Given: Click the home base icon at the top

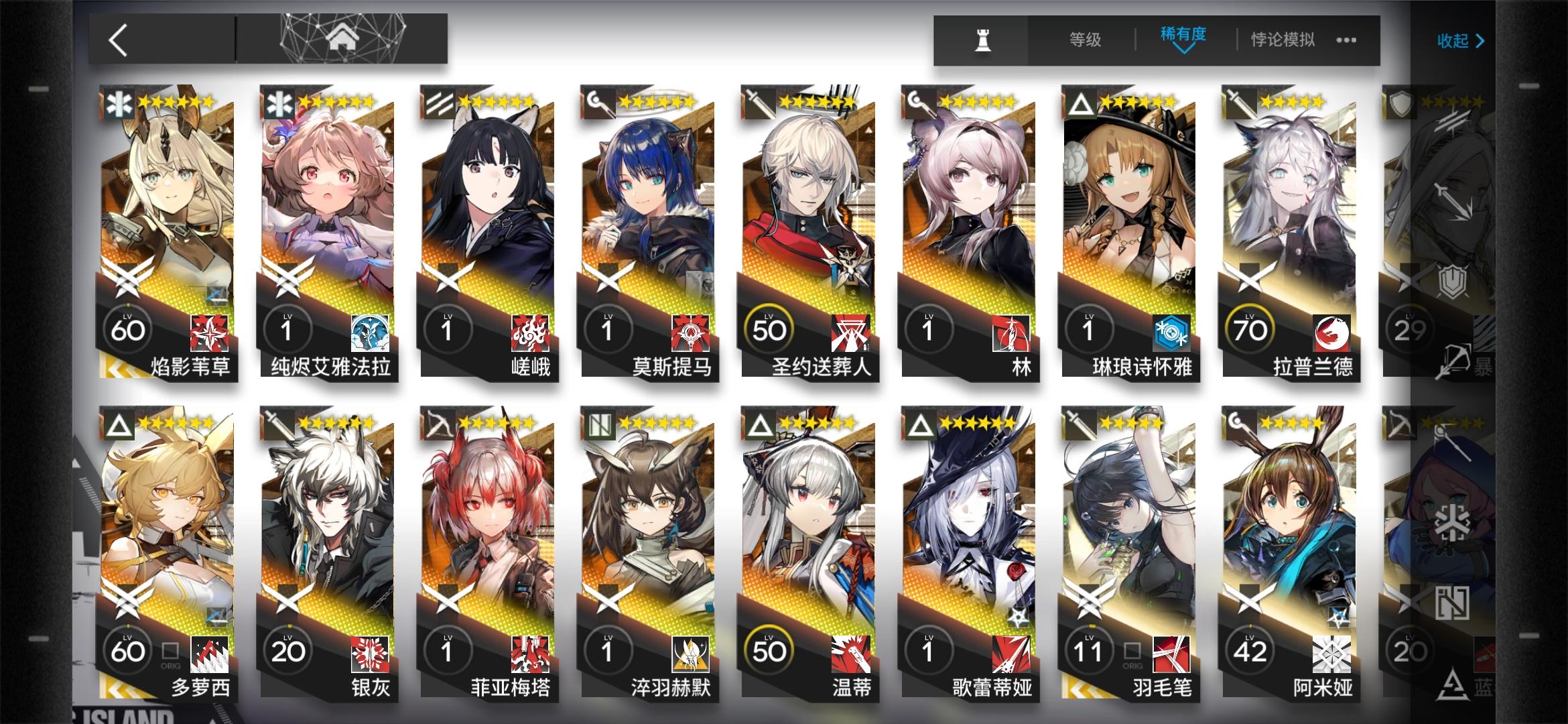Looking at the screenshot, I should 343,37.
